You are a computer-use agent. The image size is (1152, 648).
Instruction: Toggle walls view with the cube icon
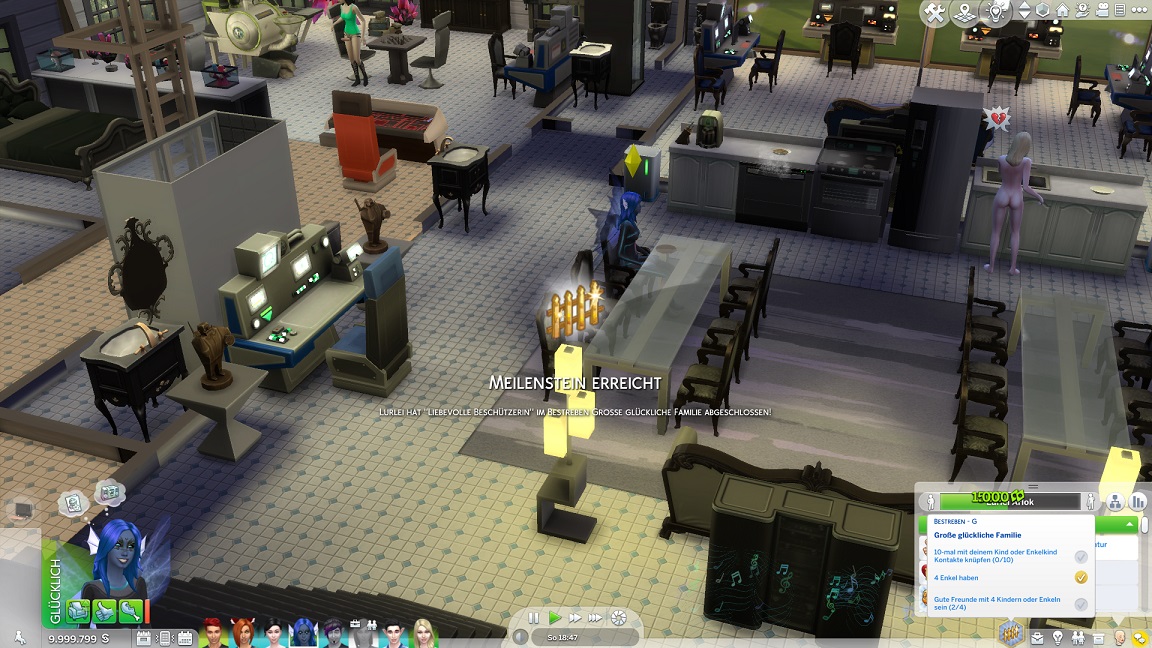[1042, 11]
